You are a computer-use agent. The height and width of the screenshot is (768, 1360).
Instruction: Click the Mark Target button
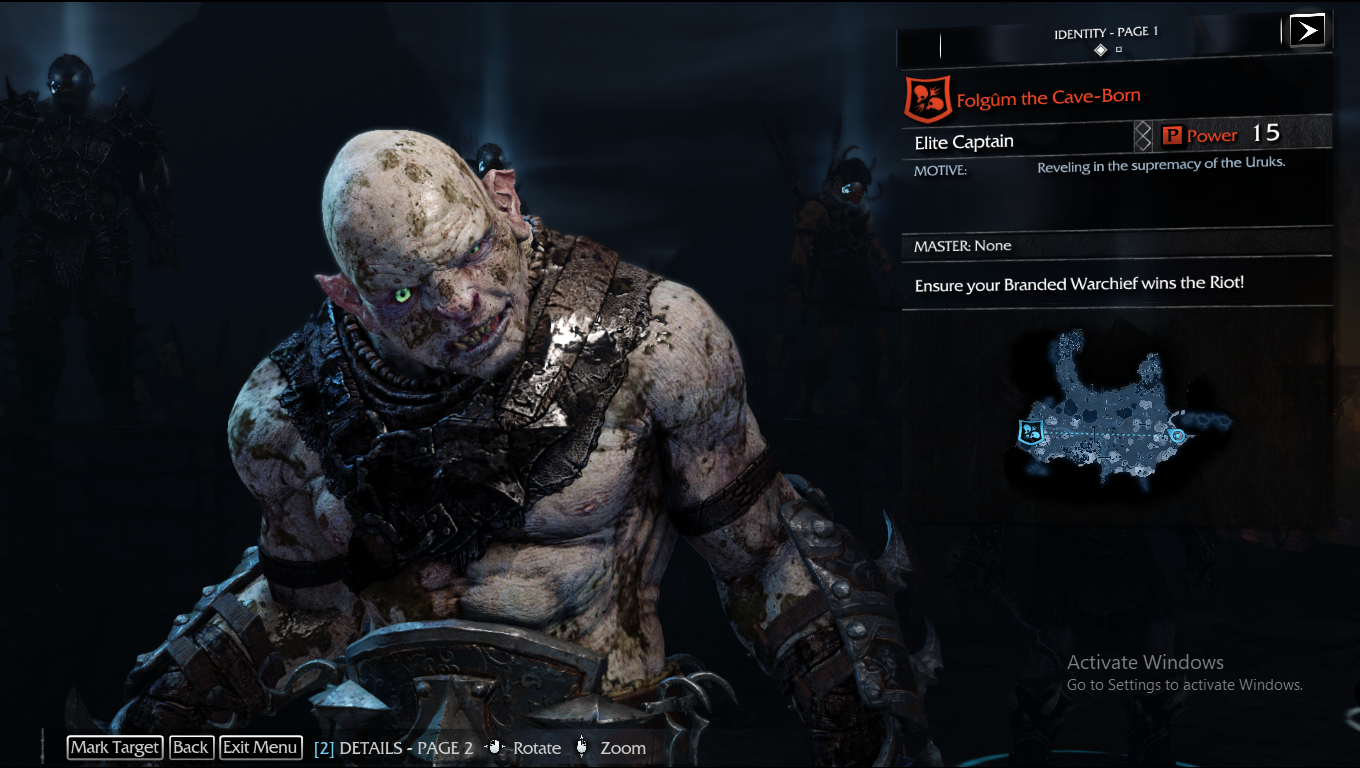point(115,747)
